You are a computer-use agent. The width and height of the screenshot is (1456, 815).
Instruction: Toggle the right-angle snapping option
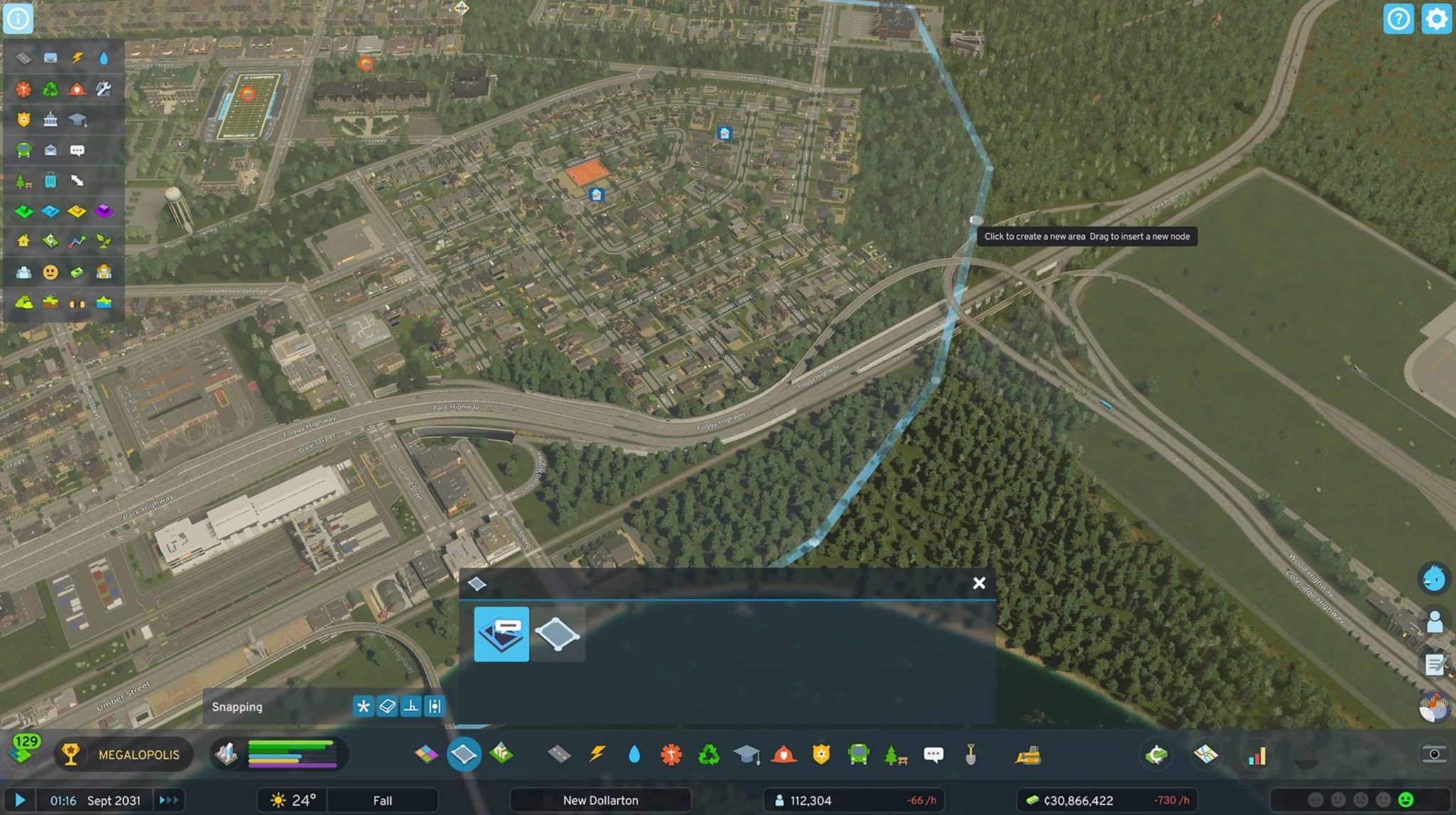click(x=412, y=707)
